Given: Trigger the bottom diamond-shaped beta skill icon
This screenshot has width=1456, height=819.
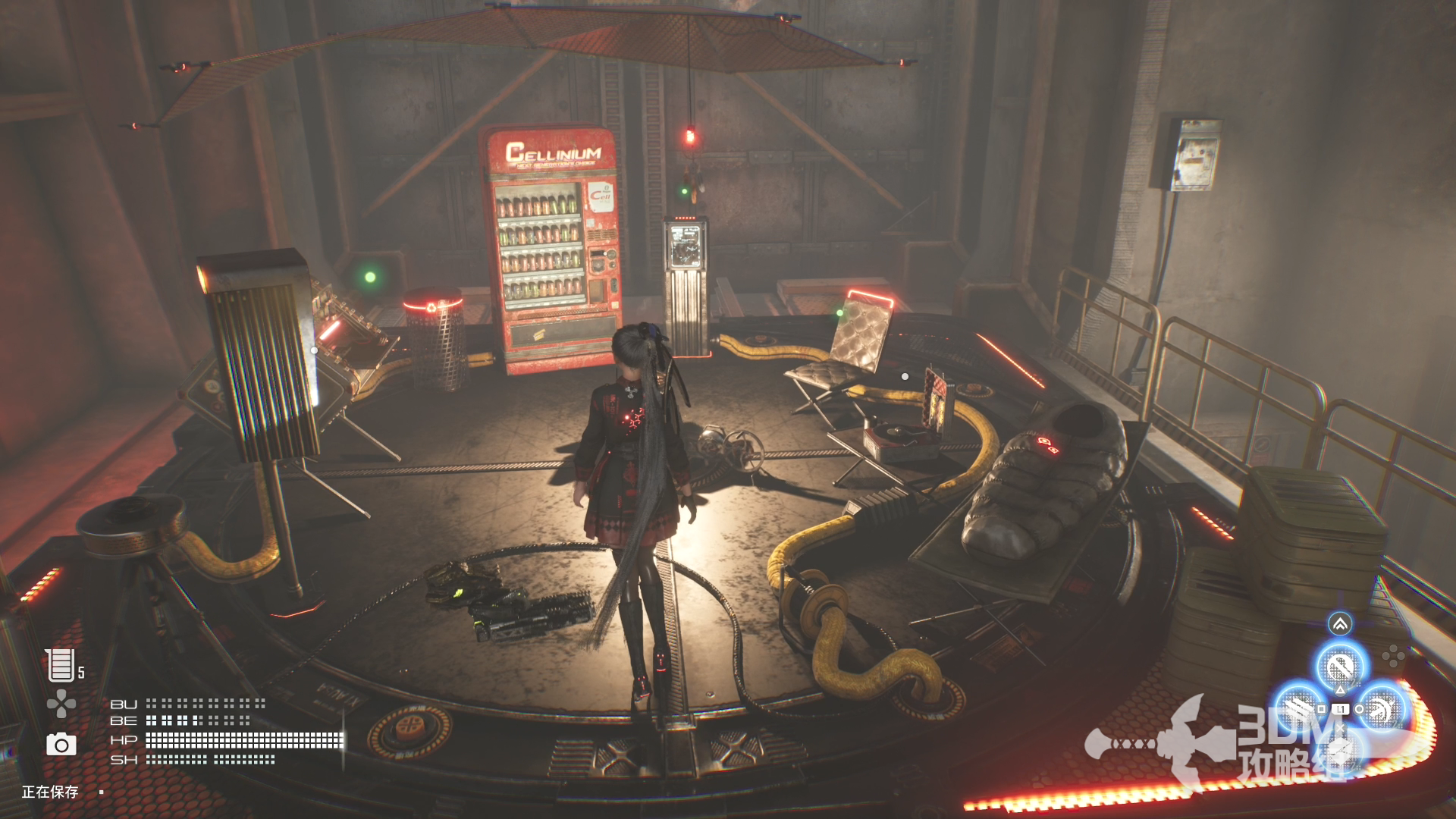Looking at the screenshot, I should tap(1340, 751).
